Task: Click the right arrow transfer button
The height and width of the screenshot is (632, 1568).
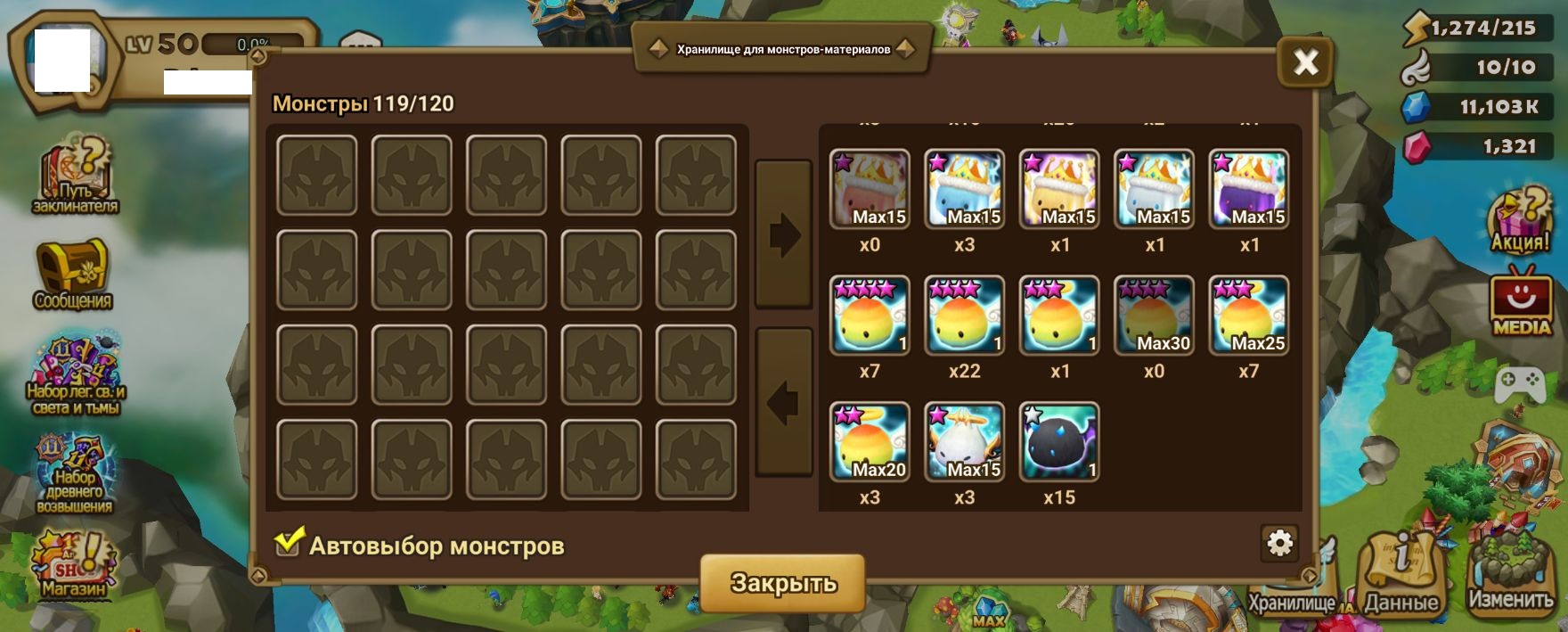Action: [x=783, y=235]
